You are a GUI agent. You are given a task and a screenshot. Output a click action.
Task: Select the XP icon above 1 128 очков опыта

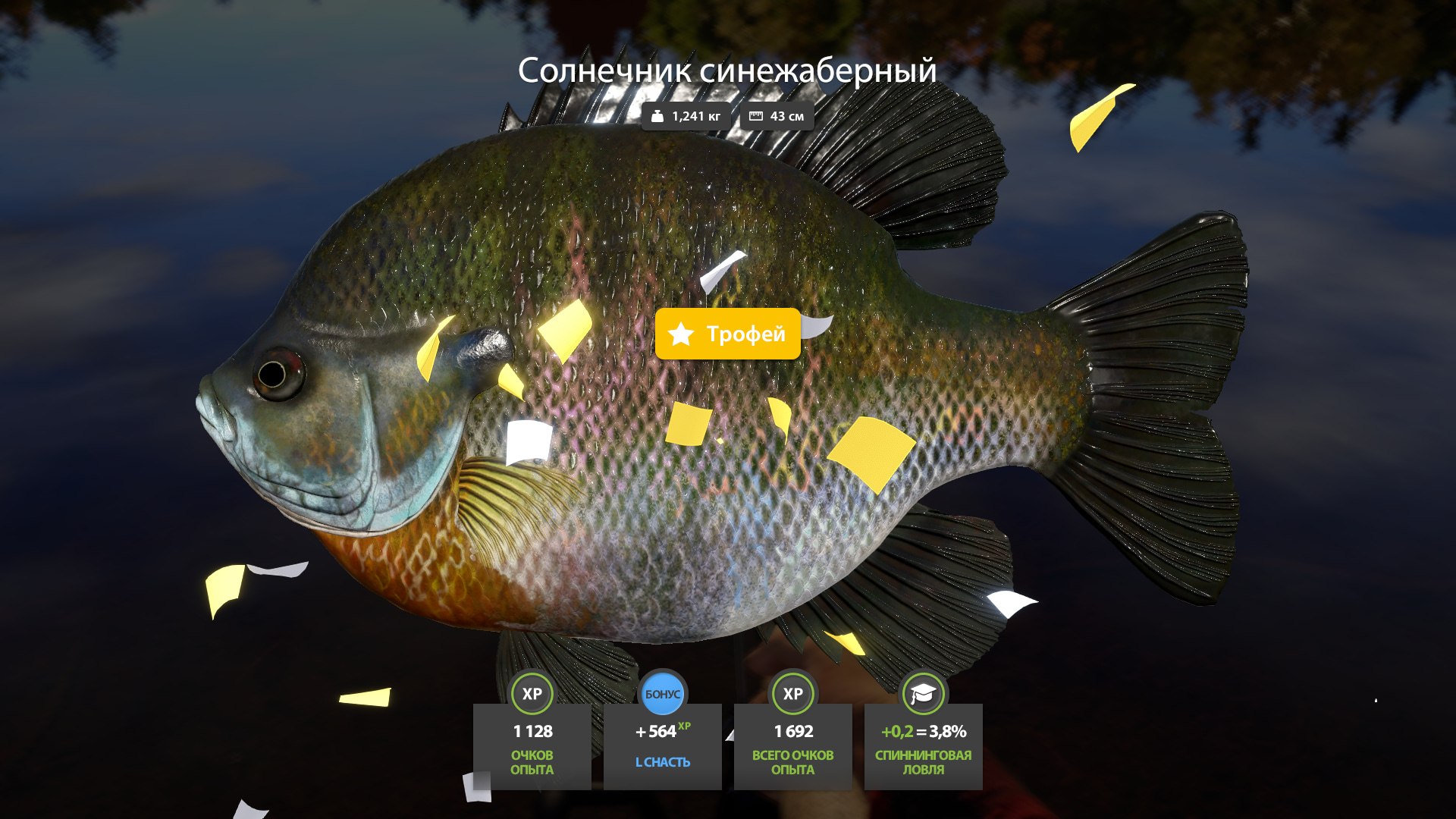[532, 694]
